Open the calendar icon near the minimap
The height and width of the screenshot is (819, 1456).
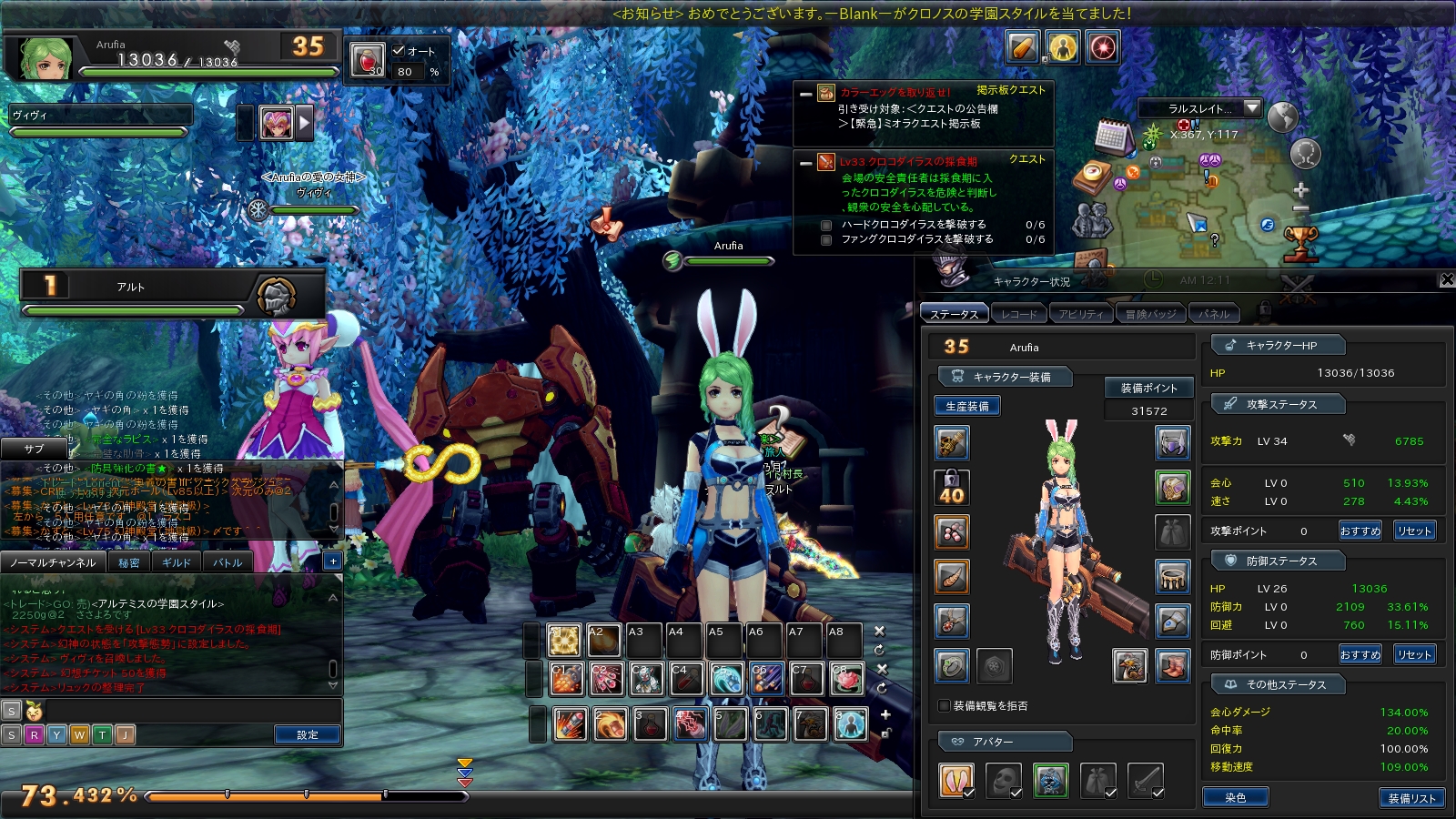pos(1112,136)
